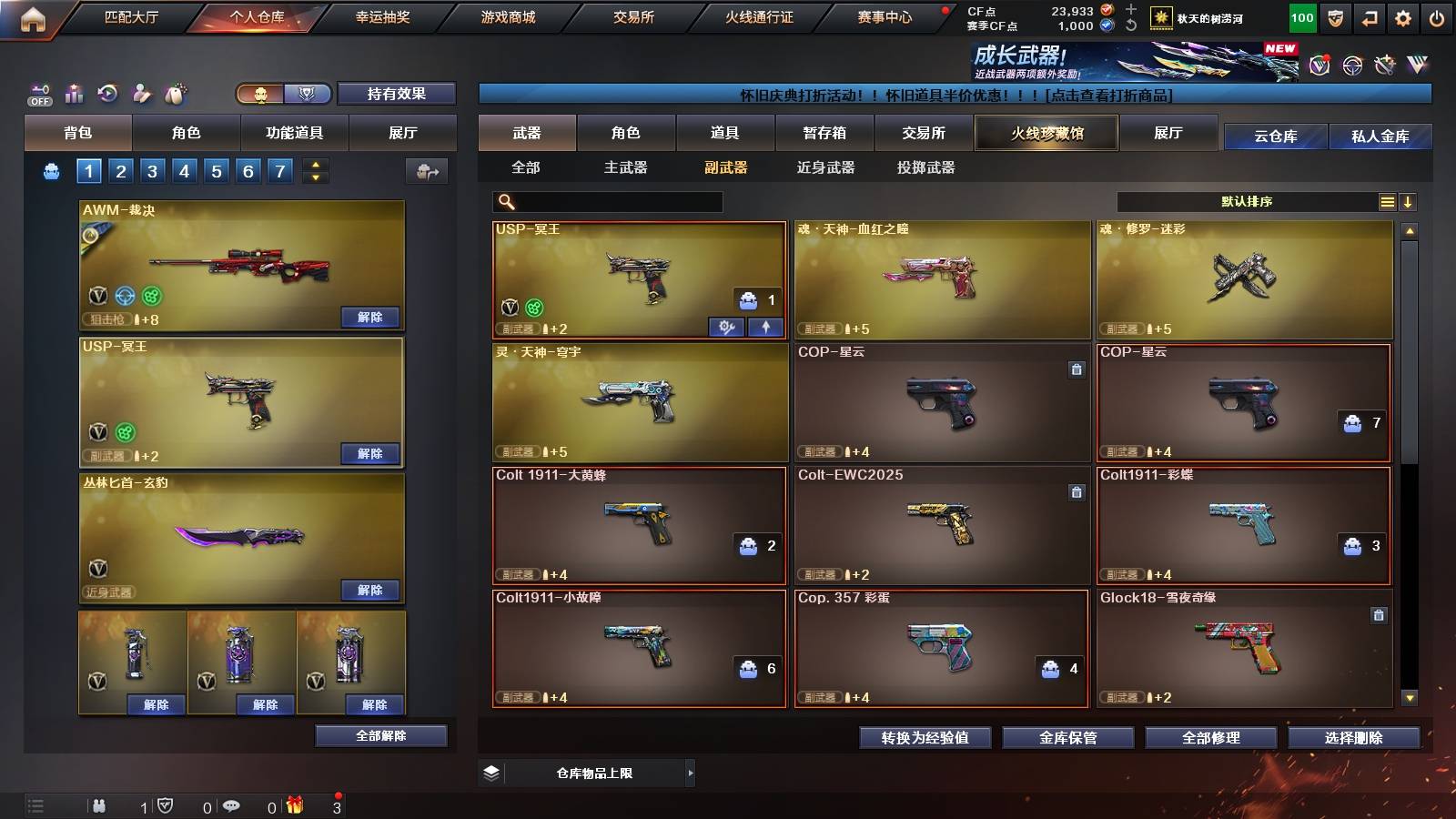The width and height of the screenshot is (1456, 819).
Task: Click the CF shield security icon near settings
Action: pyautogui.click(x=1334, y=17)
